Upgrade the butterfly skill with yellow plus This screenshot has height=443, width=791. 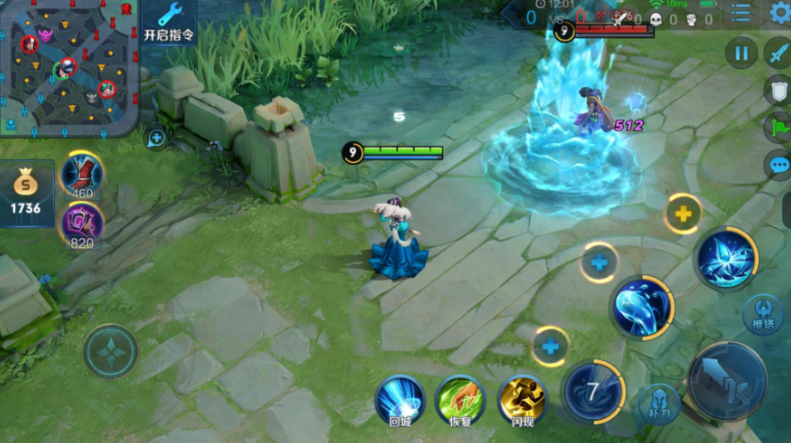tap(683, 213)
